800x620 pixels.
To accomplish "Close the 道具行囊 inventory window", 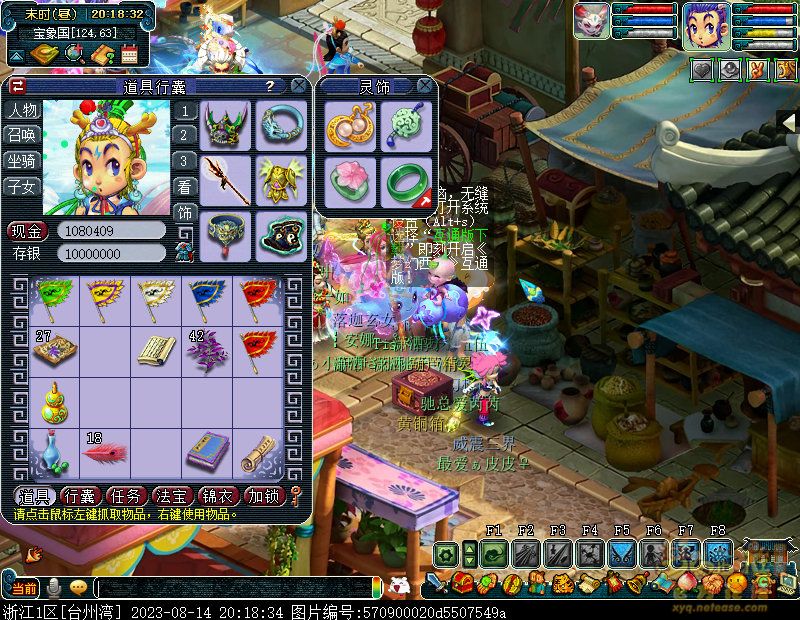I will pos(298,86).
